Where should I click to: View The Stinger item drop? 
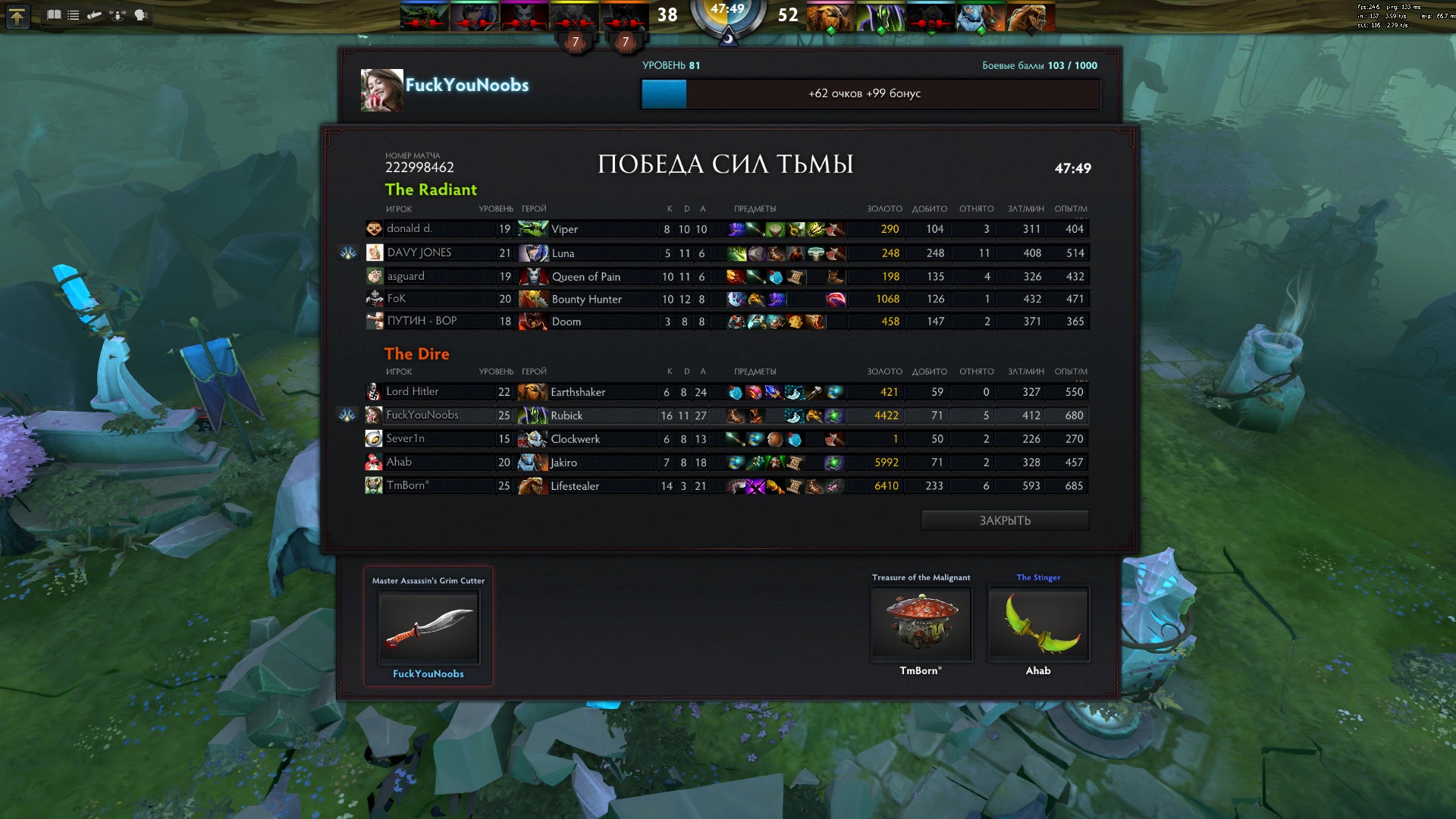[x=1038, y=623]
